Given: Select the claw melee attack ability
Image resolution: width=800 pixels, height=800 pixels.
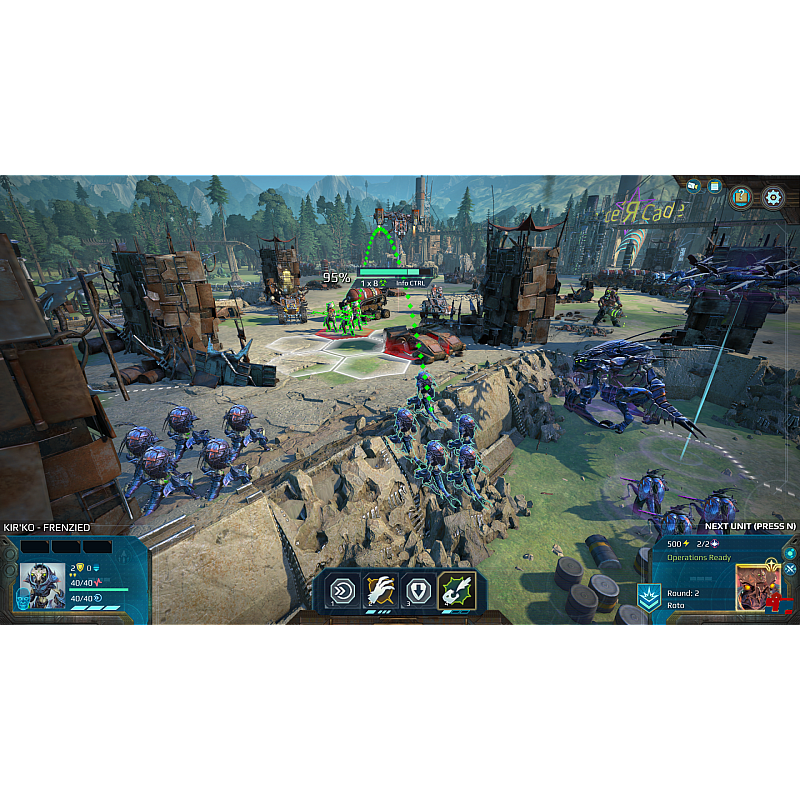Looking at the screenshot, I should pos(381,591).
